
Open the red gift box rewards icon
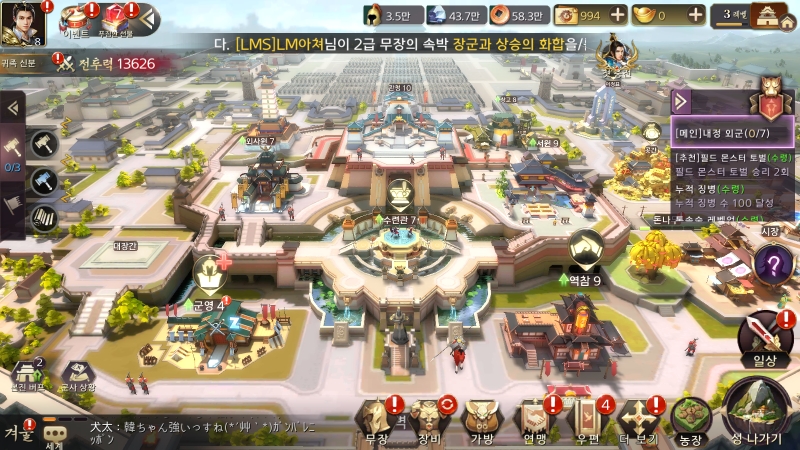[x=114, y=19]
